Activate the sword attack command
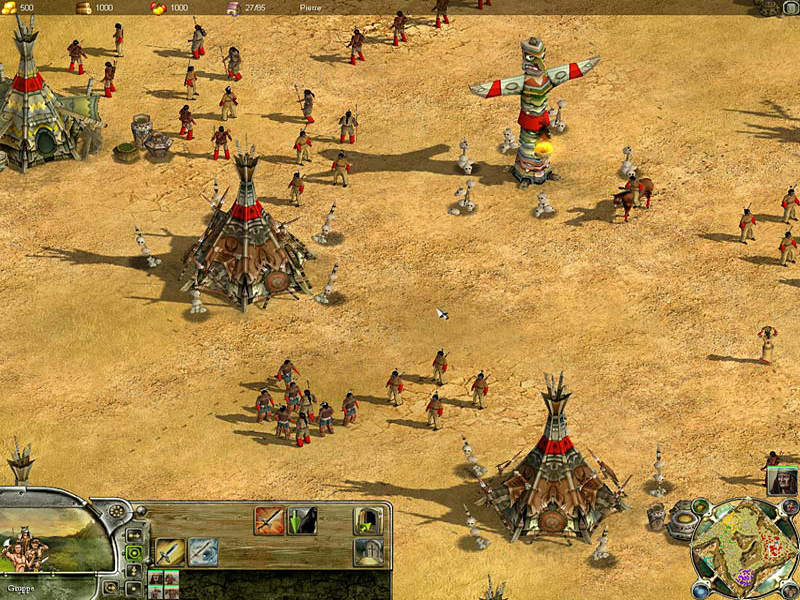The height and width of the screenshot is (600, 800). [169, 552]
